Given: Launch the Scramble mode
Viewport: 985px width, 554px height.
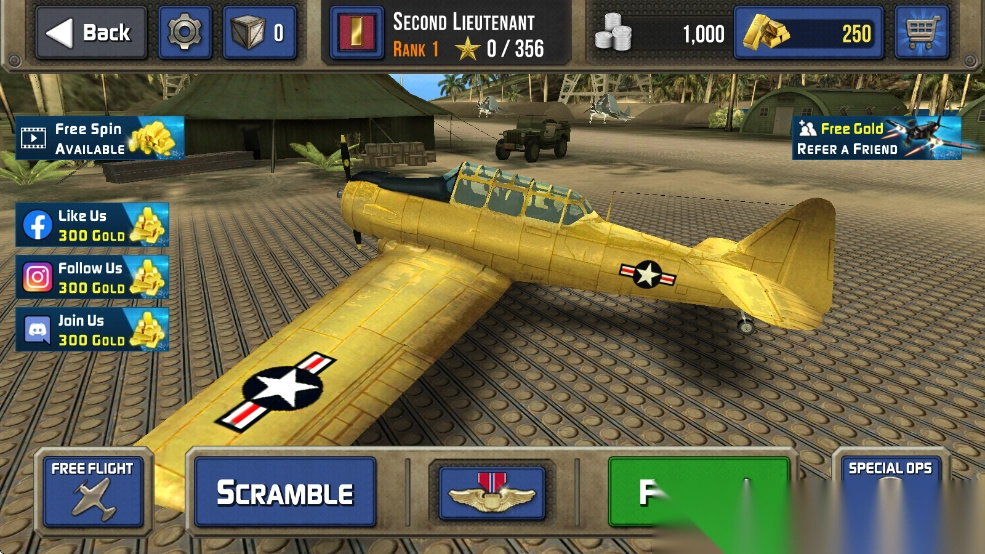Looking at the screenshot, I should click(x=285, y=492).
